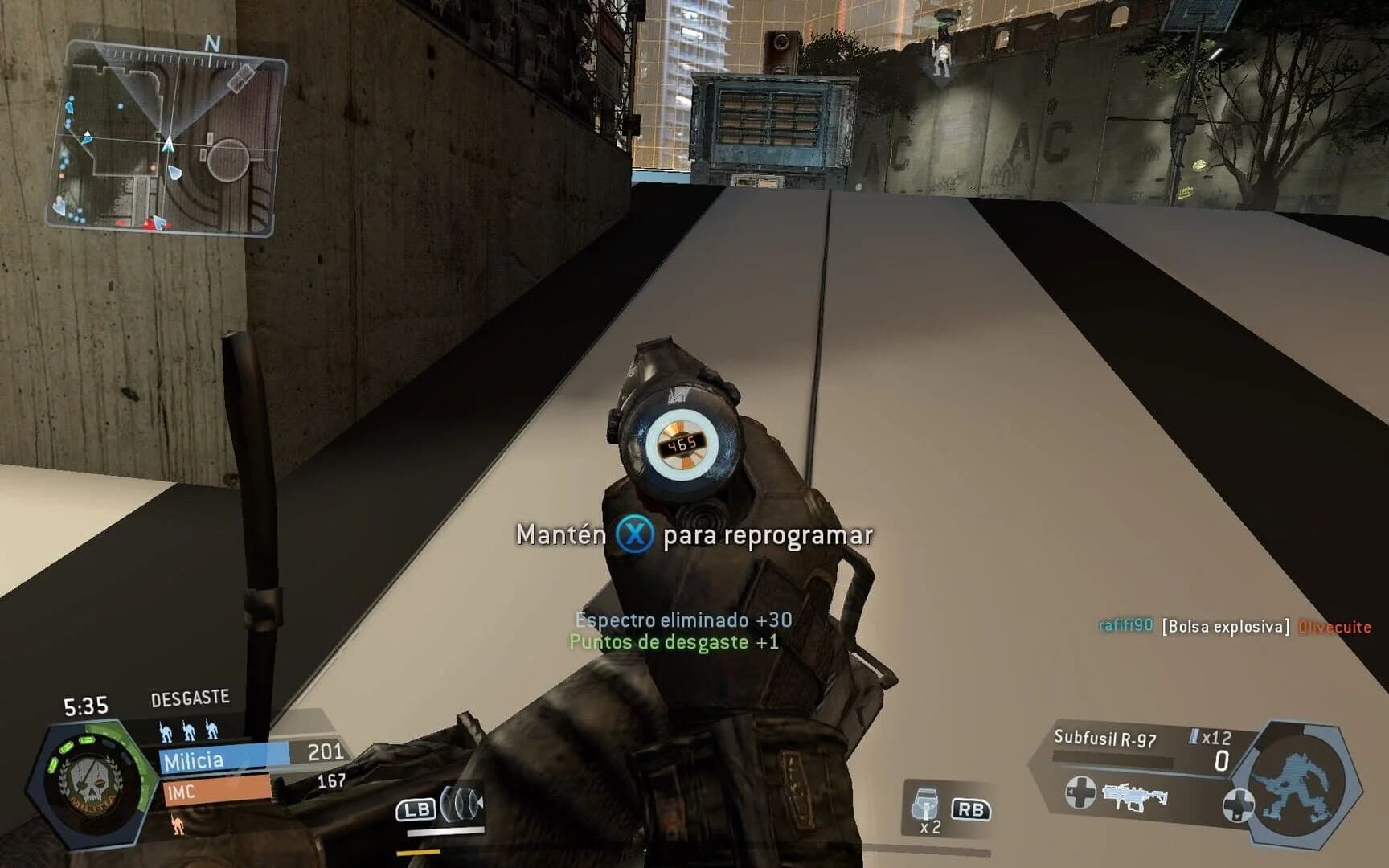The width and height of the screenshot is (1389, 868).
Task: Click the blue X button prompt icon
Action: coord(634,534)
